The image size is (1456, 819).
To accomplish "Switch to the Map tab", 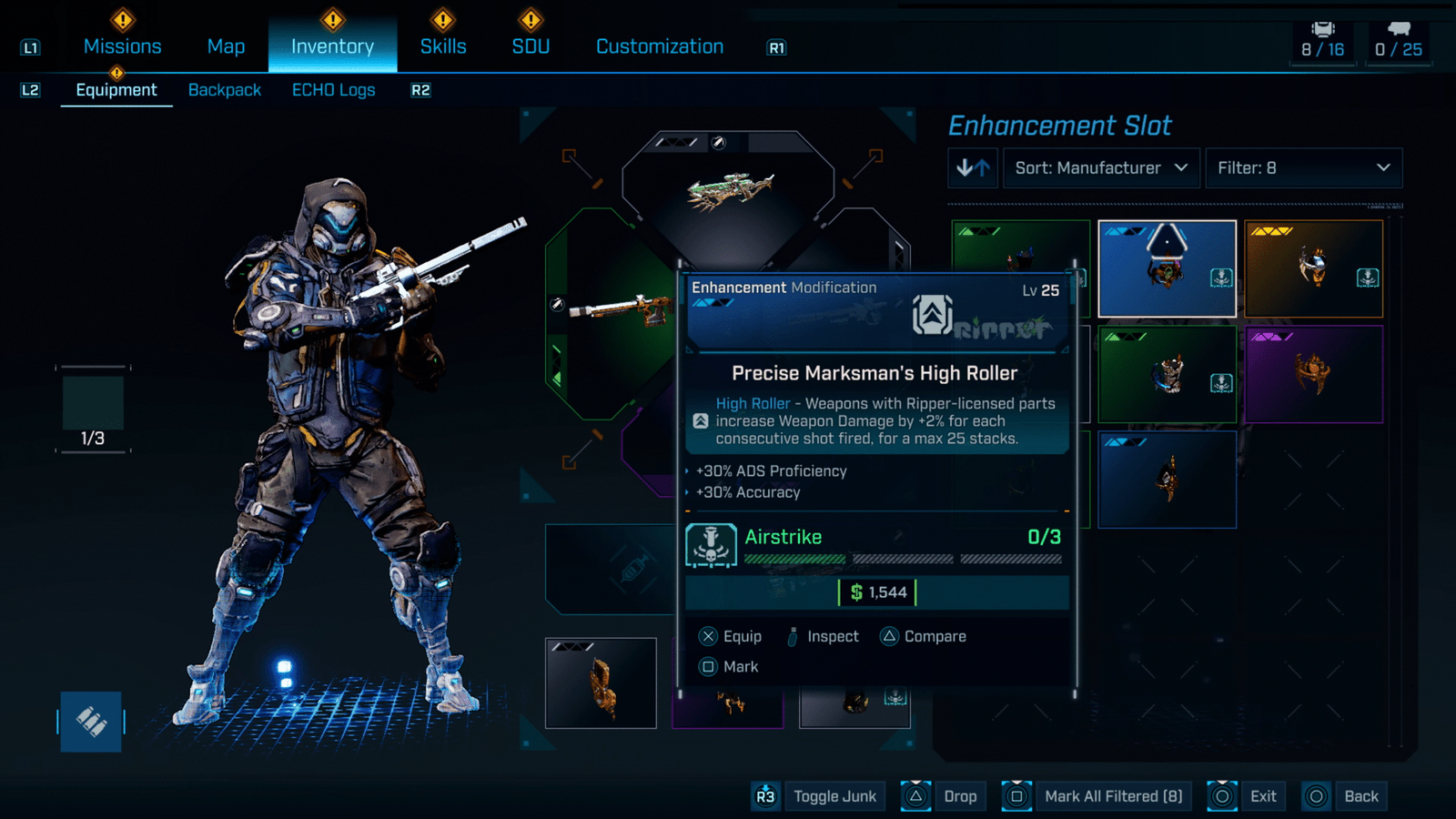I will (x=226, y=46).
